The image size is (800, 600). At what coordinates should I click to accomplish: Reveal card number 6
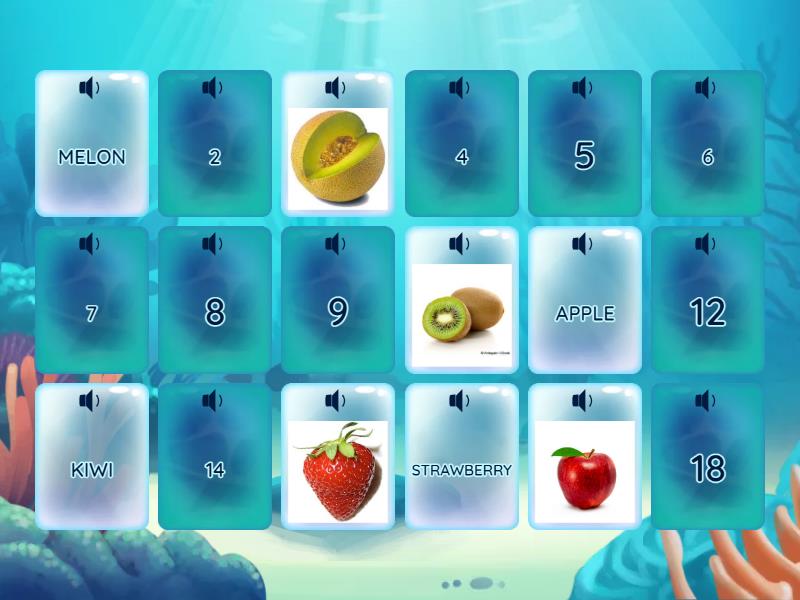(x=707, y=157)
